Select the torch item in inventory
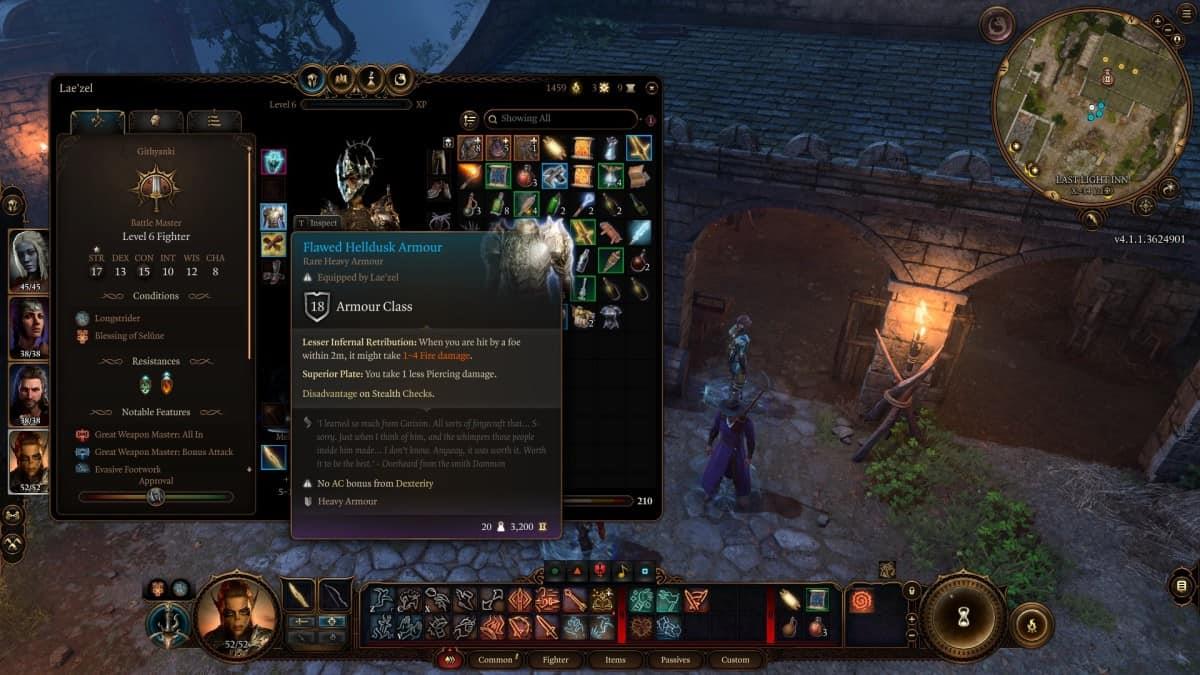This screenshot has width=1200, height=675. (x=470, y=176)
